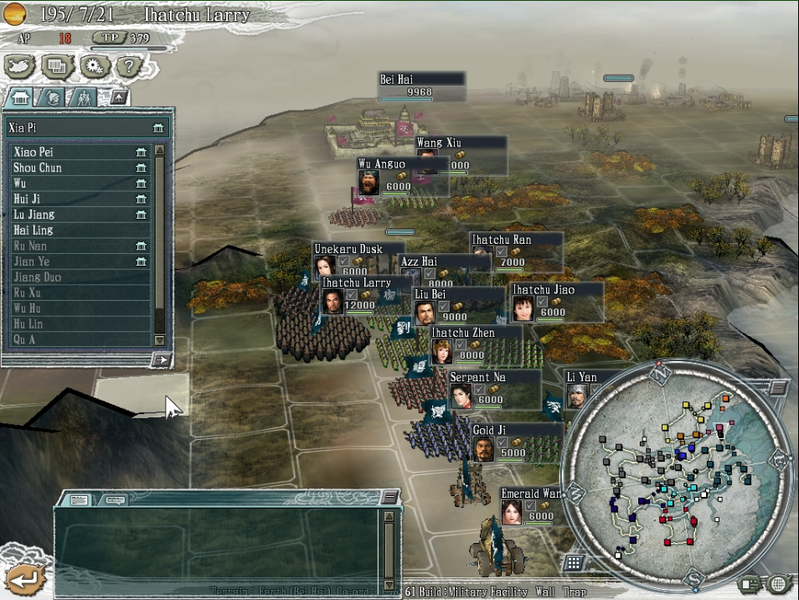Open the question mark help button
Screen dimensions: 799x600
pyautogui.click(x=126, y=67)
